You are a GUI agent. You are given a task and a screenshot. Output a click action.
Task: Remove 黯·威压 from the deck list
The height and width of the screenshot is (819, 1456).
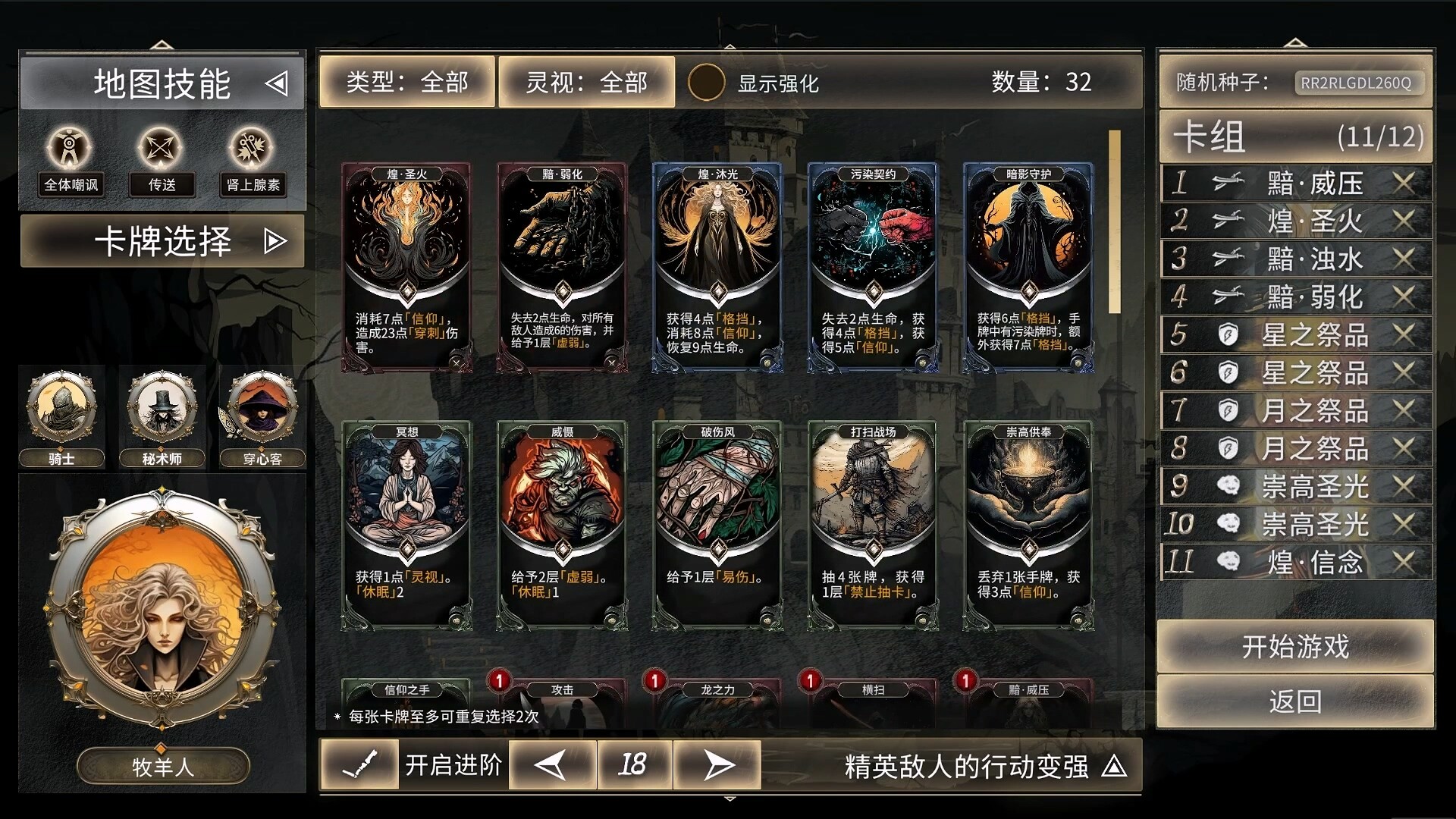(x=1404, y=183)
